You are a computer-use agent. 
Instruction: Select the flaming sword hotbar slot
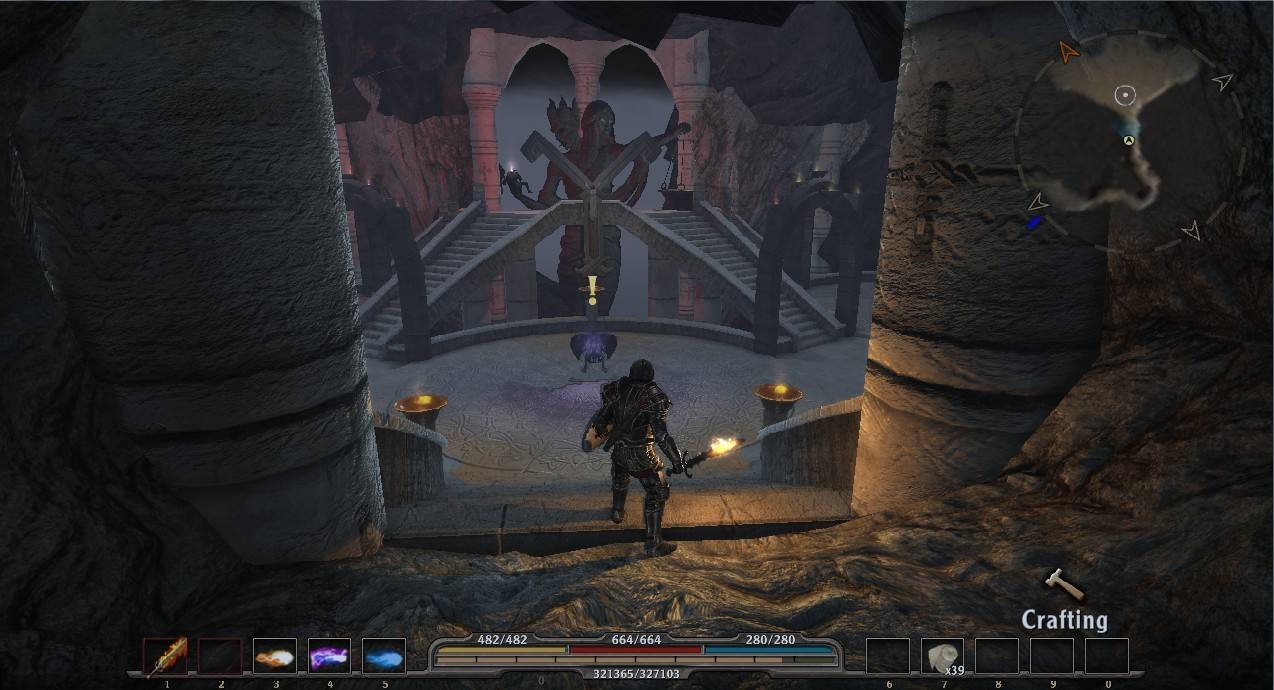click(x=165, y=657)
